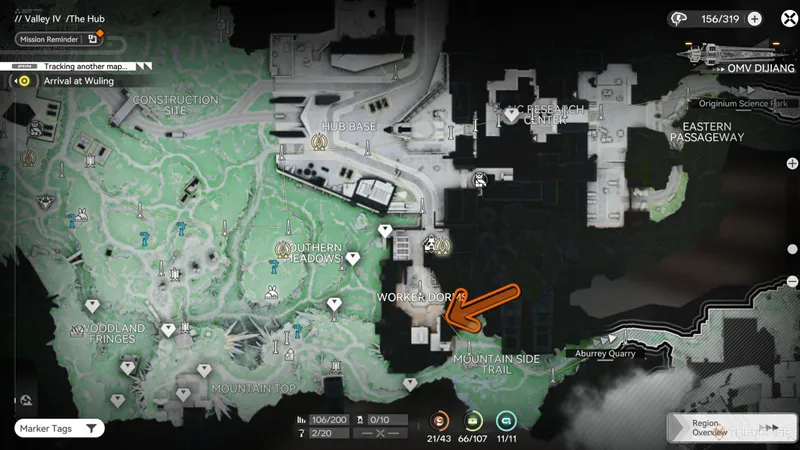Click the Hub Base teleport marker
Image resolution: width=800 pixels, height=450 pixels.
coord(320,142)
